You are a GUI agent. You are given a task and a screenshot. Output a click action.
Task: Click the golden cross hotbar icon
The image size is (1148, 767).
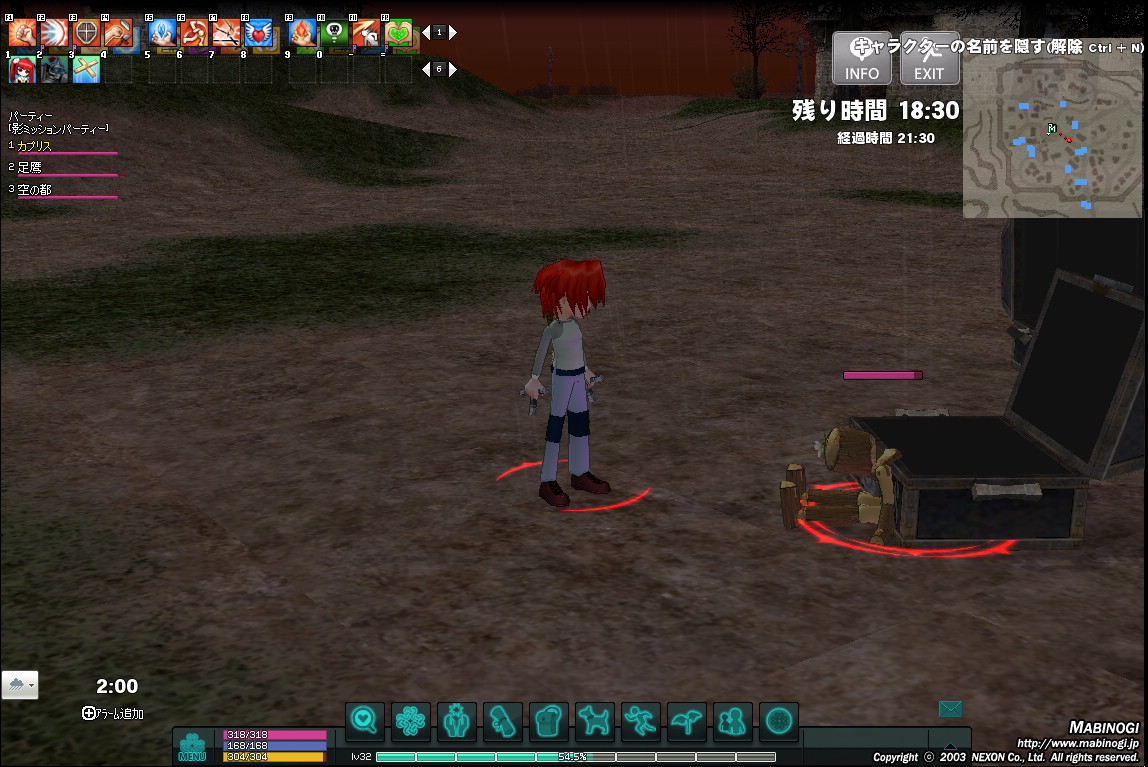click(x=86, y=69)
